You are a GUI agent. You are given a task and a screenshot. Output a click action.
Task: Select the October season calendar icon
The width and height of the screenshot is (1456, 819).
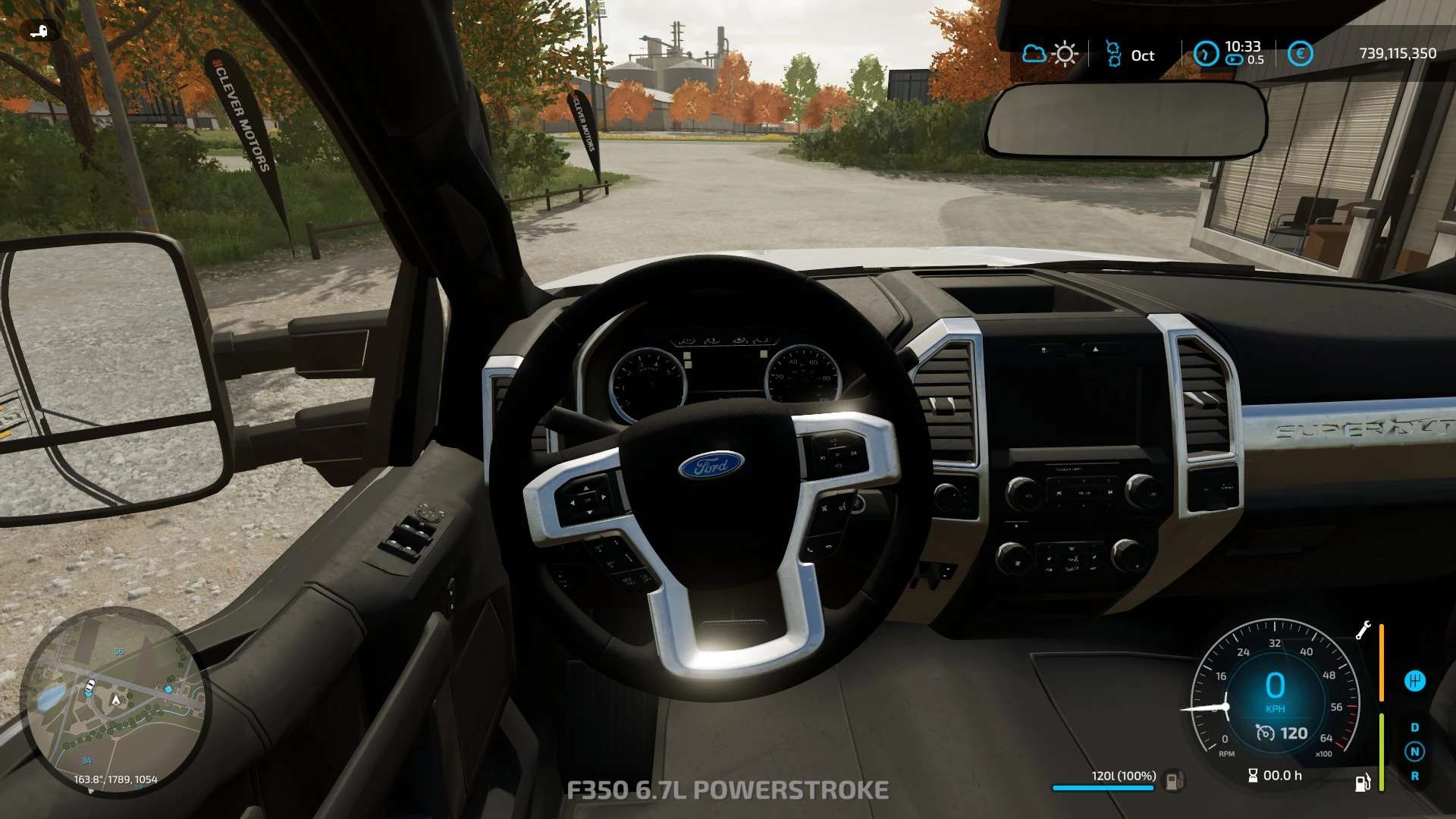(x=1113, y=54)
